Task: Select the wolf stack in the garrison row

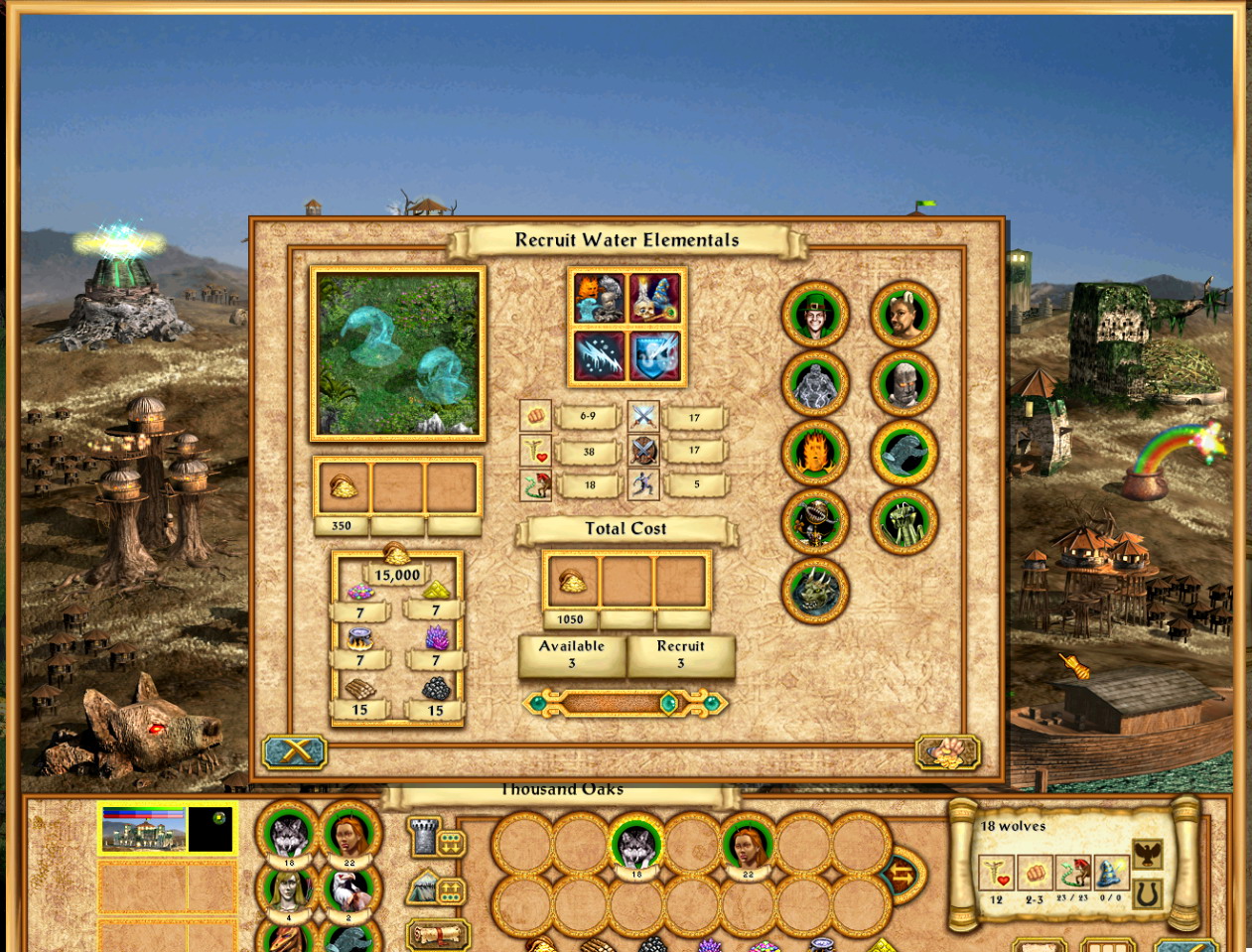Action: click(635, 845)
